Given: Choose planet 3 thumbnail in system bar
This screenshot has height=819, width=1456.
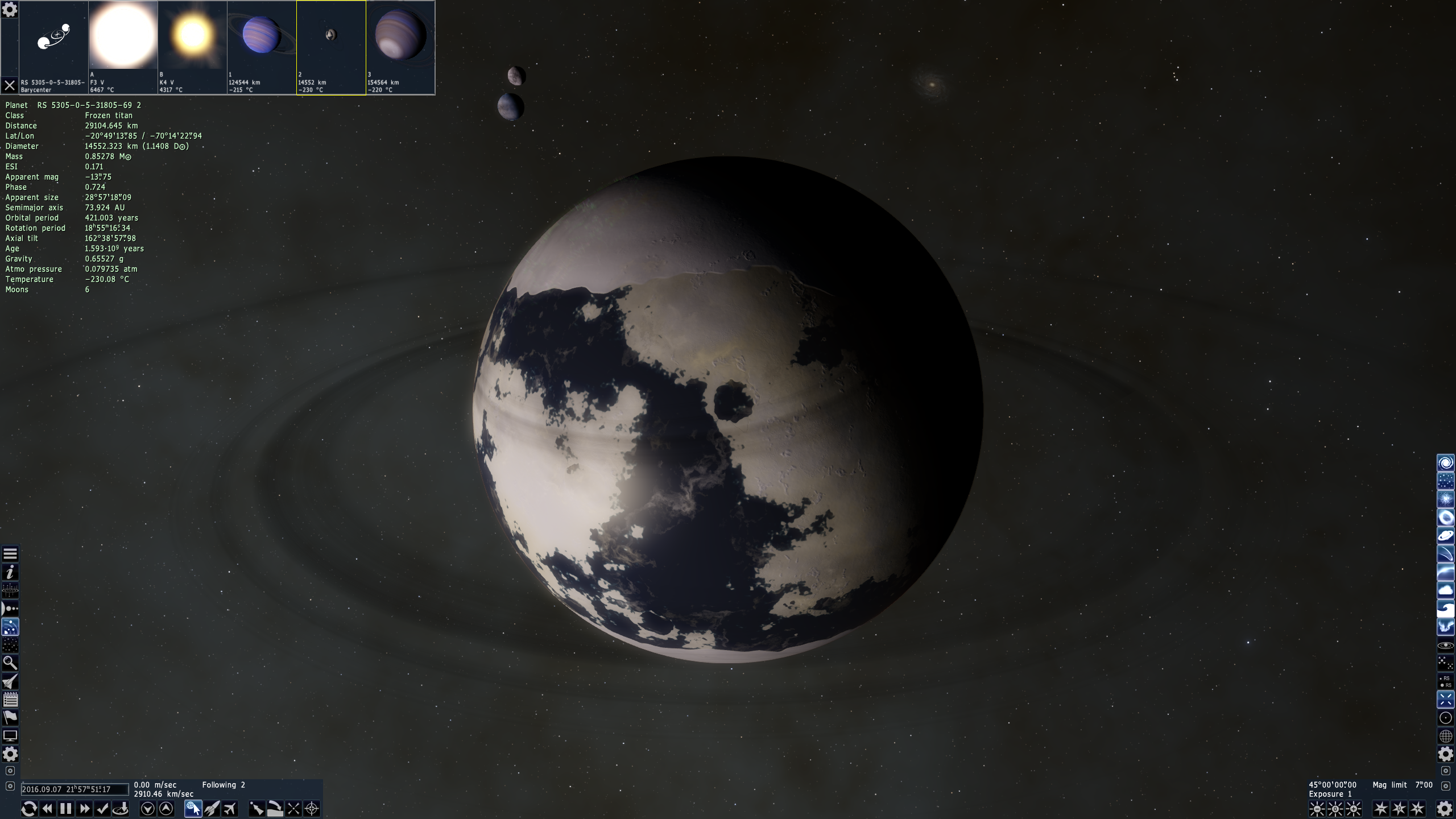Looking at the screenshot, I should [400, 35].
